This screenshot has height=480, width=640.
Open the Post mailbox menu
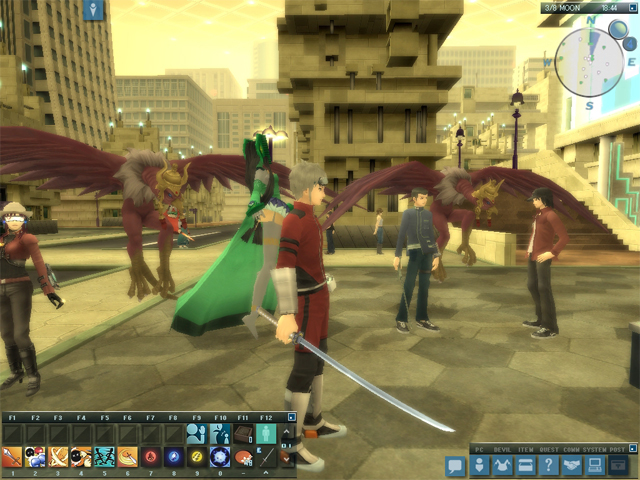pyautogui.click(x=618, y=465)
